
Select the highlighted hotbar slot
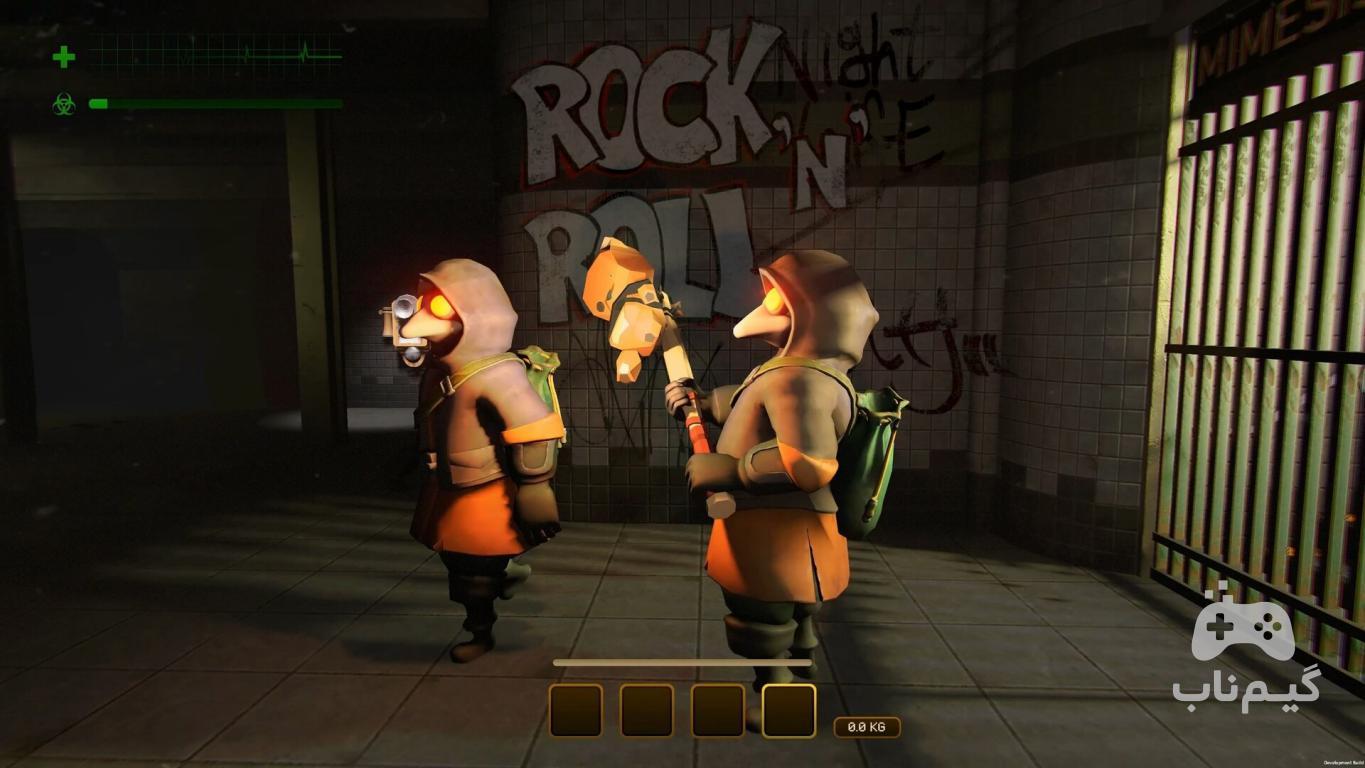coord(788,711)
